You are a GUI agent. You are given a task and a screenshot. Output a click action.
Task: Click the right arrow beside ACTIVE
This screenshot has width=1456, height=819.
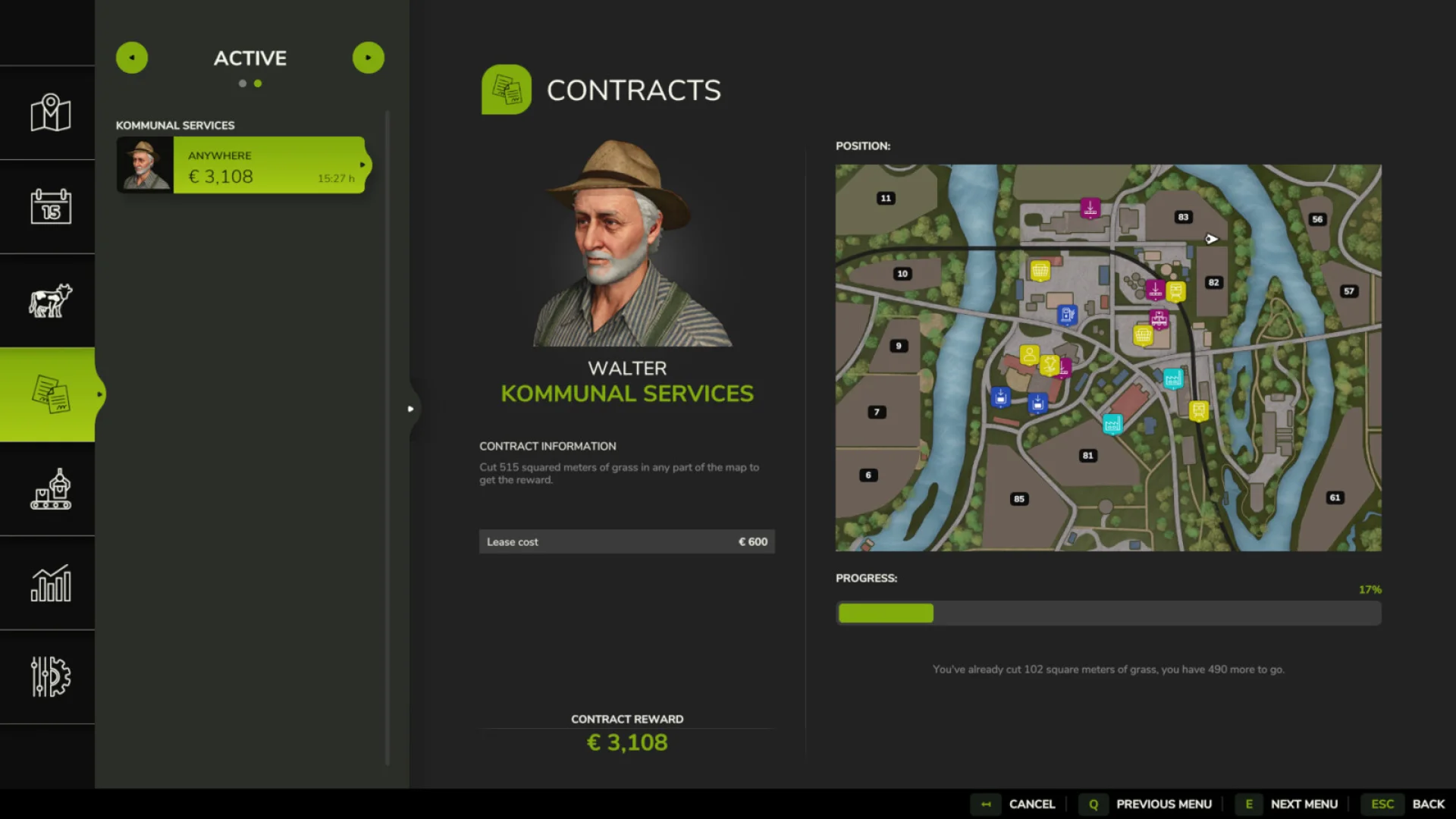(369, 57)
